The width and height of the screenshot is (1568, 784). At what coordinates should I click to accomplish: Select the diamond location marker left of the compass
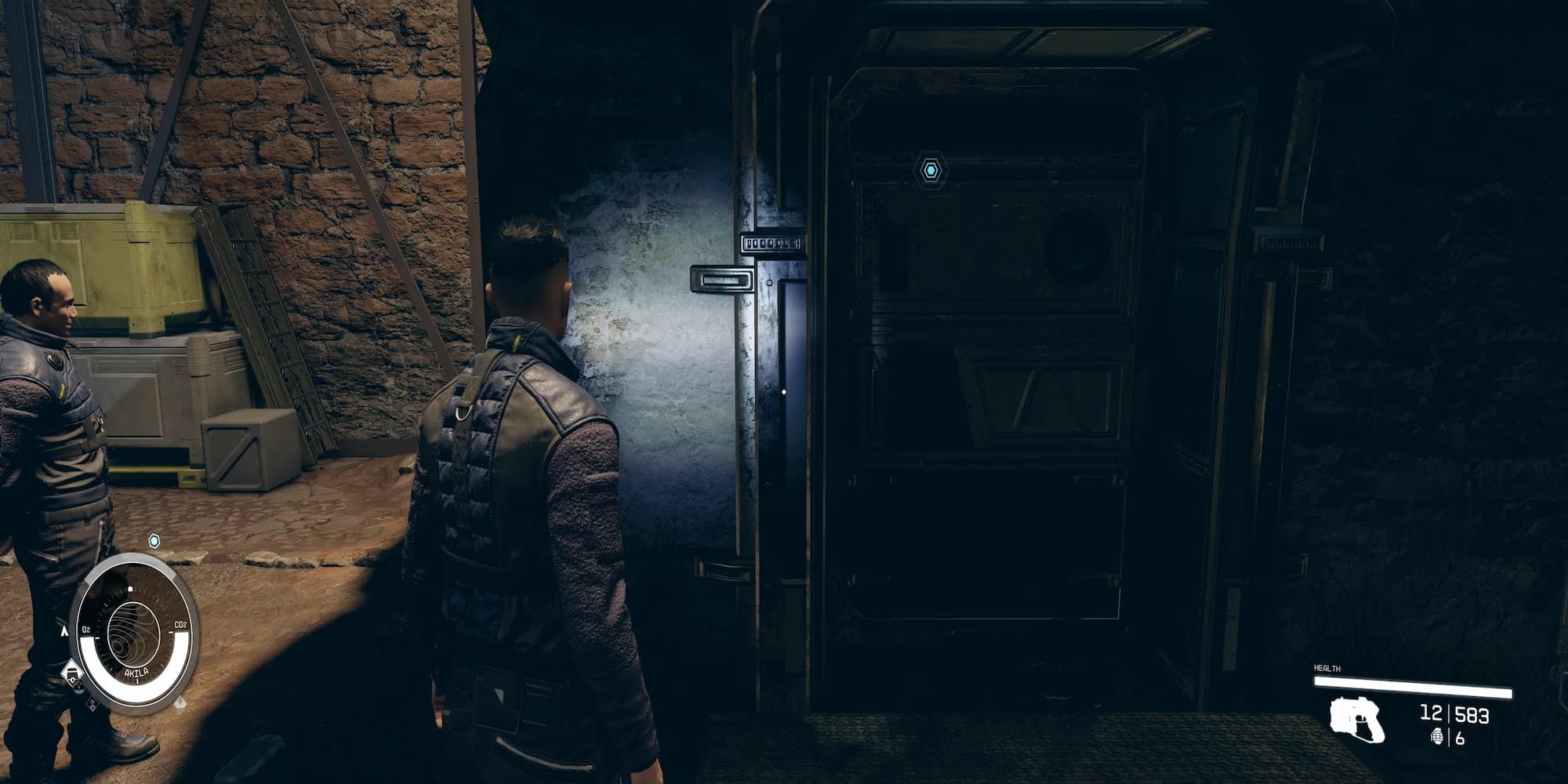(73, 671)
